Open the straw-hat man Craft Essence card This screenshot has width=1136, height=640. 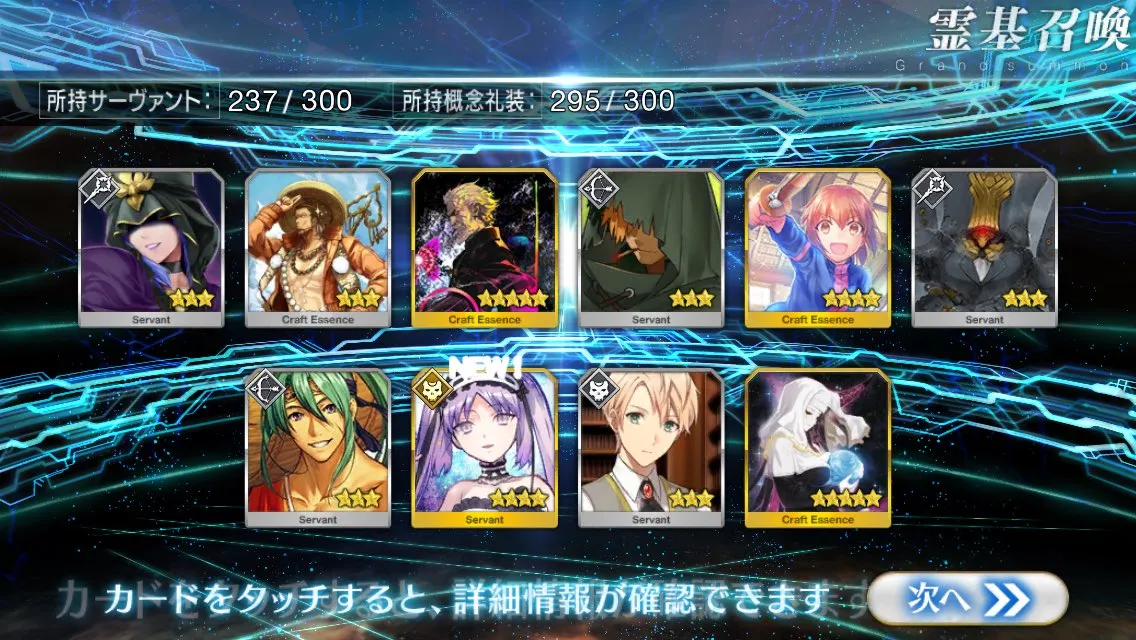[318, 248]
